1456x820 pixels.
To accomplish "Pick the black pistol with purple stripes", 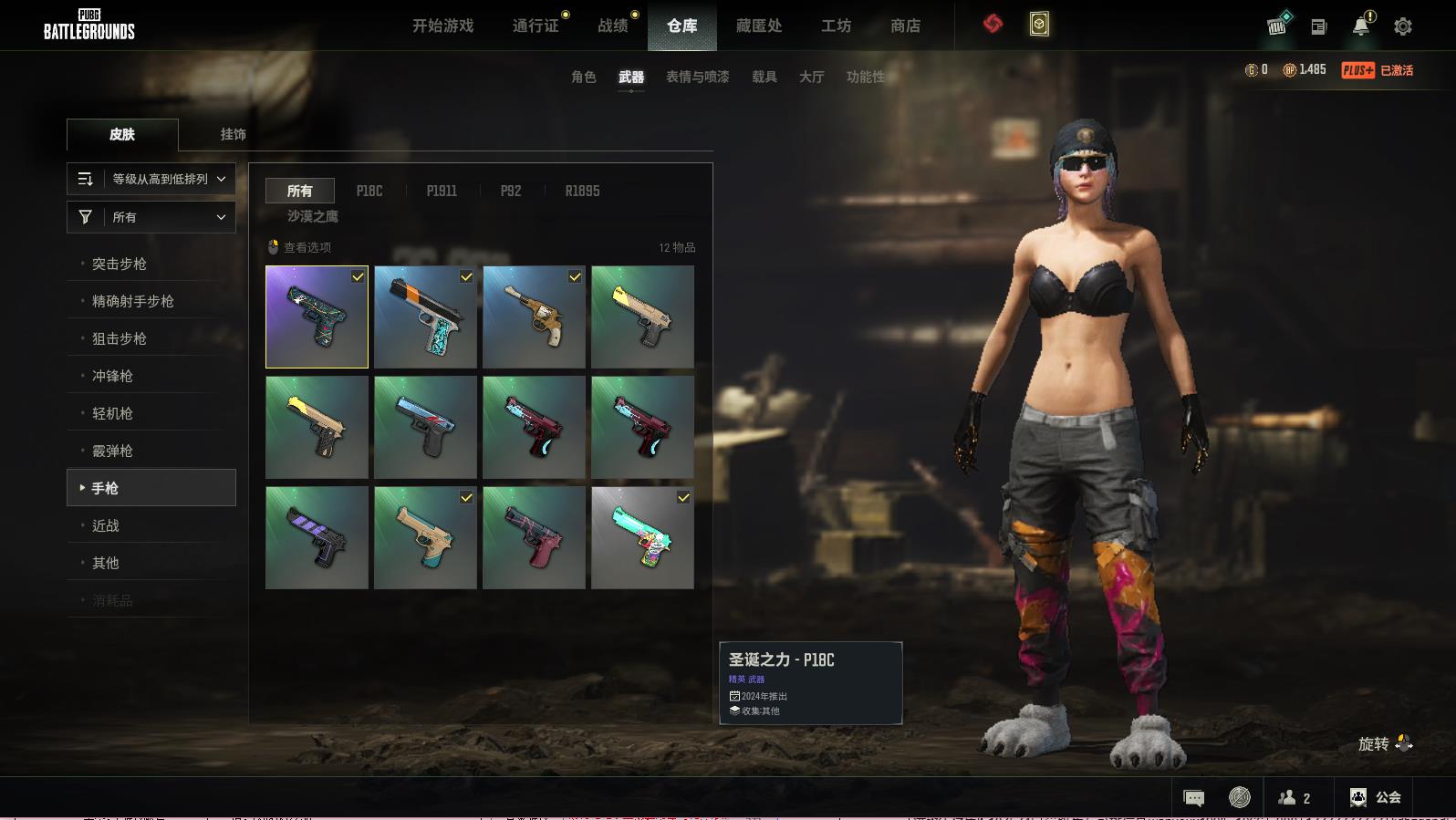I will [317, 537].
